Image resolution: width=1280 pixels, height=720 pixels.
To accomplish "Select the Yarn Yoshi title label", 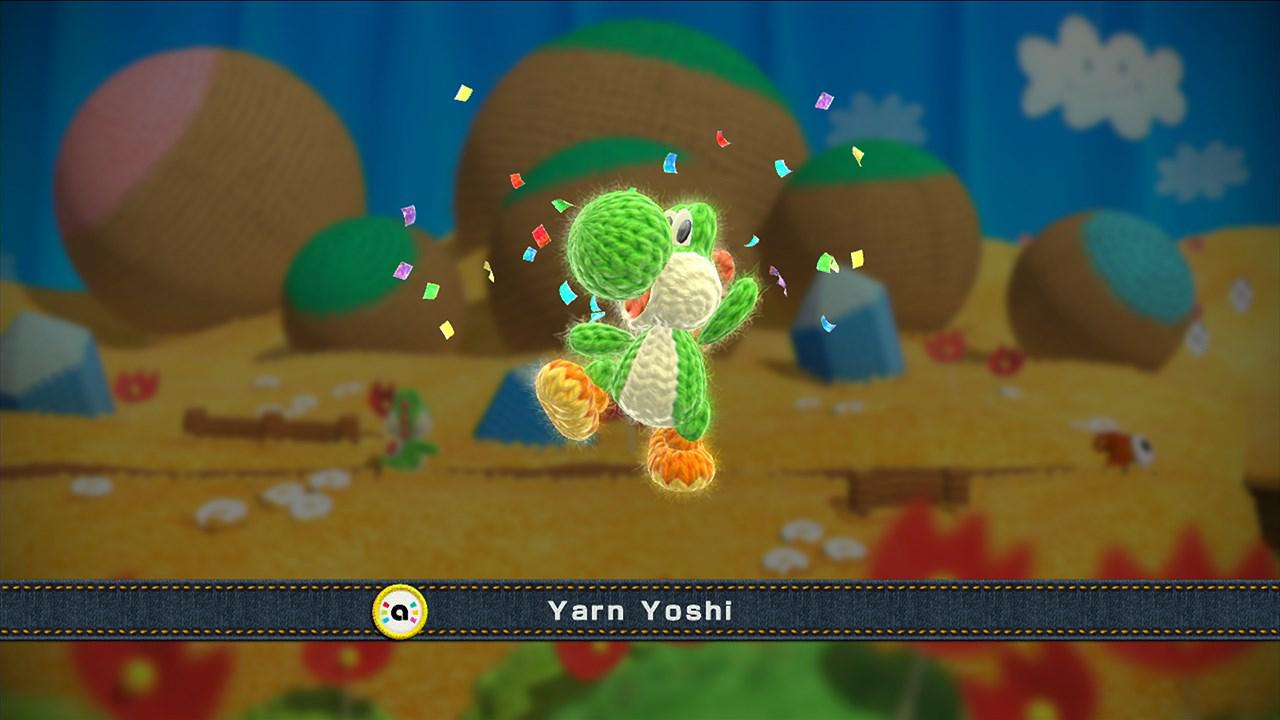I will click(640, 606).
